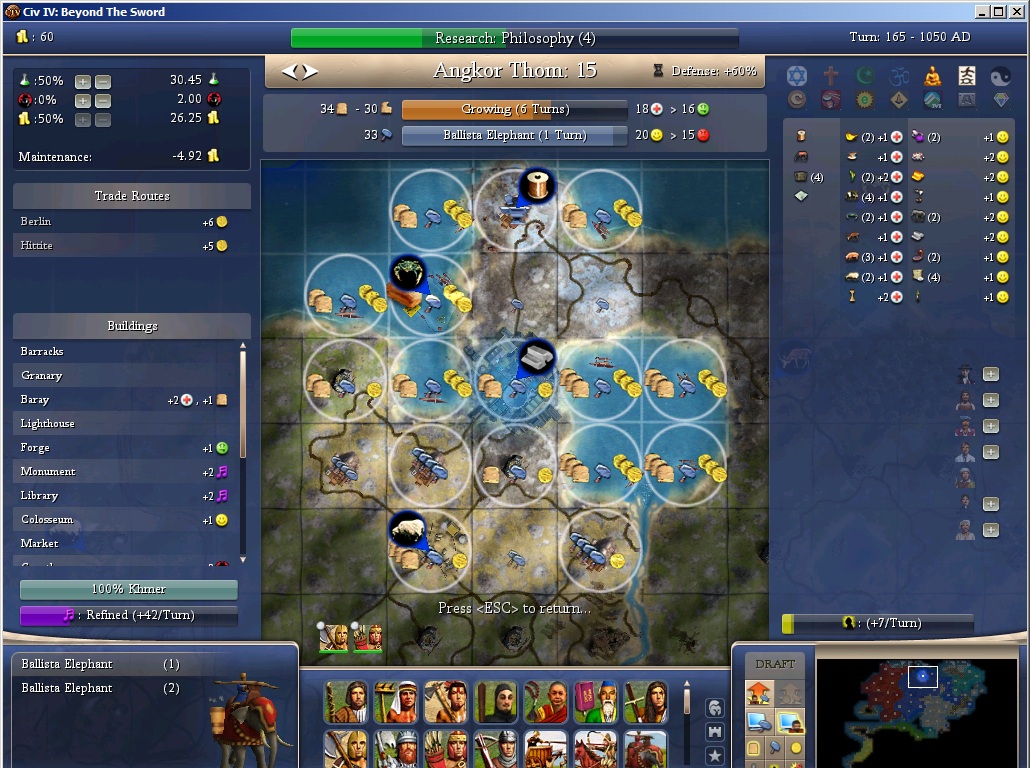The height and width of the screenshot is (768, 1030).
Task: Select the Forge in the Buildings list
Action: point(35,448)
